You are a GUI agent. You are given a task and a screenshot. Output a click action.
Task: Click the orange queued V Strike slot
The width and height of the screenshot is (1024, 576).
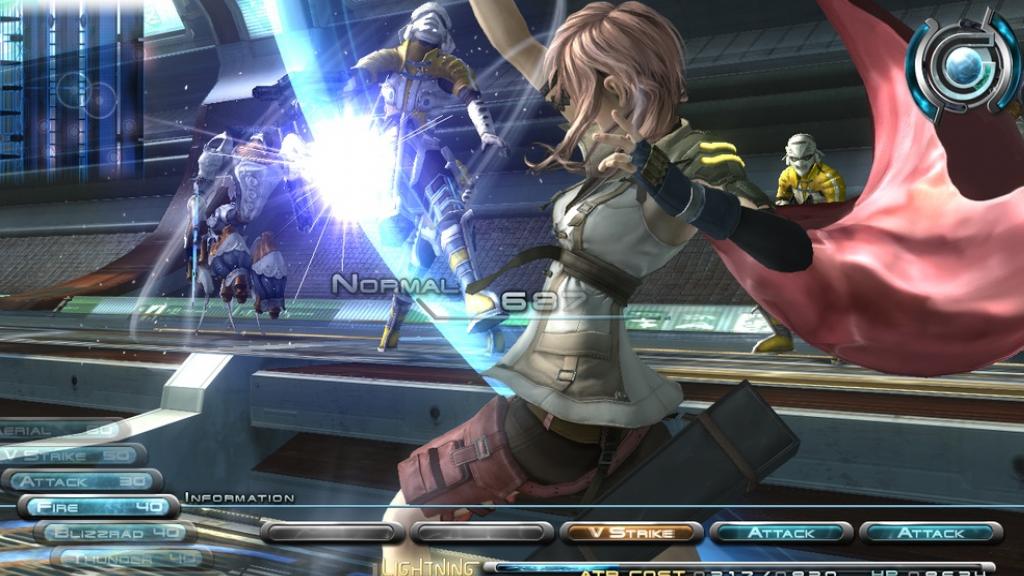pos(631,533)
